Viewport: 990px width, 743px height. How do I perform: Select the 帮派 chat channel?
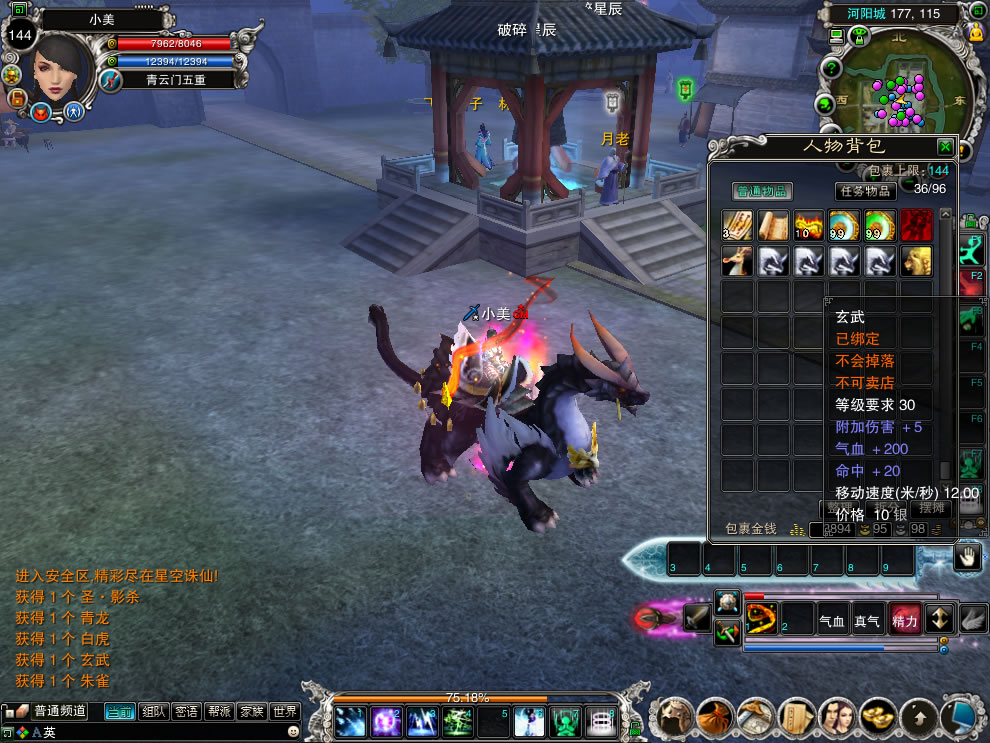pyautogui.click(x=219, y=712)
